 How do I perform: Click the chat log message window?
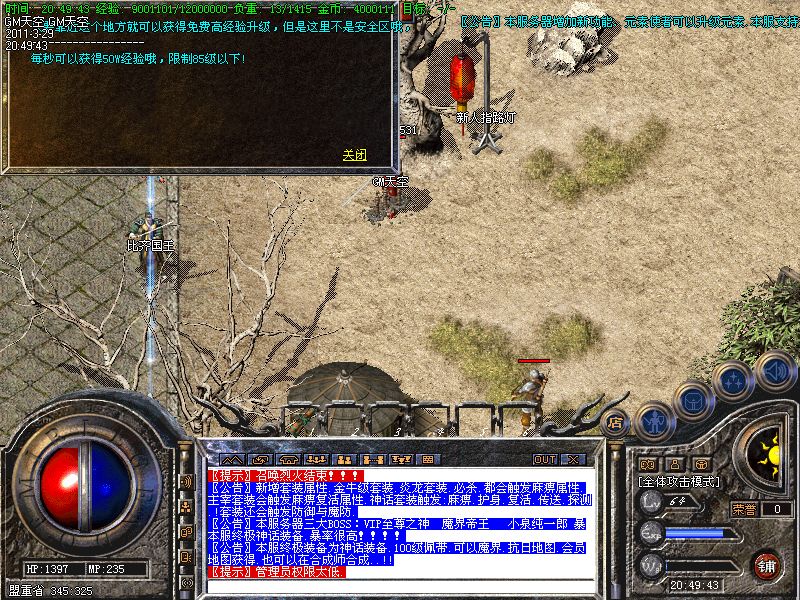(400, 522)
